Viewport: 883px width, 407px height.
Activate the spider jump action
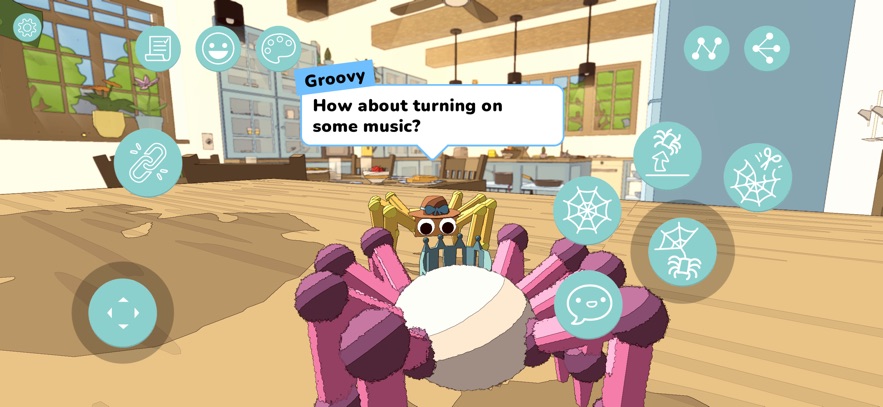click(667, 155)
